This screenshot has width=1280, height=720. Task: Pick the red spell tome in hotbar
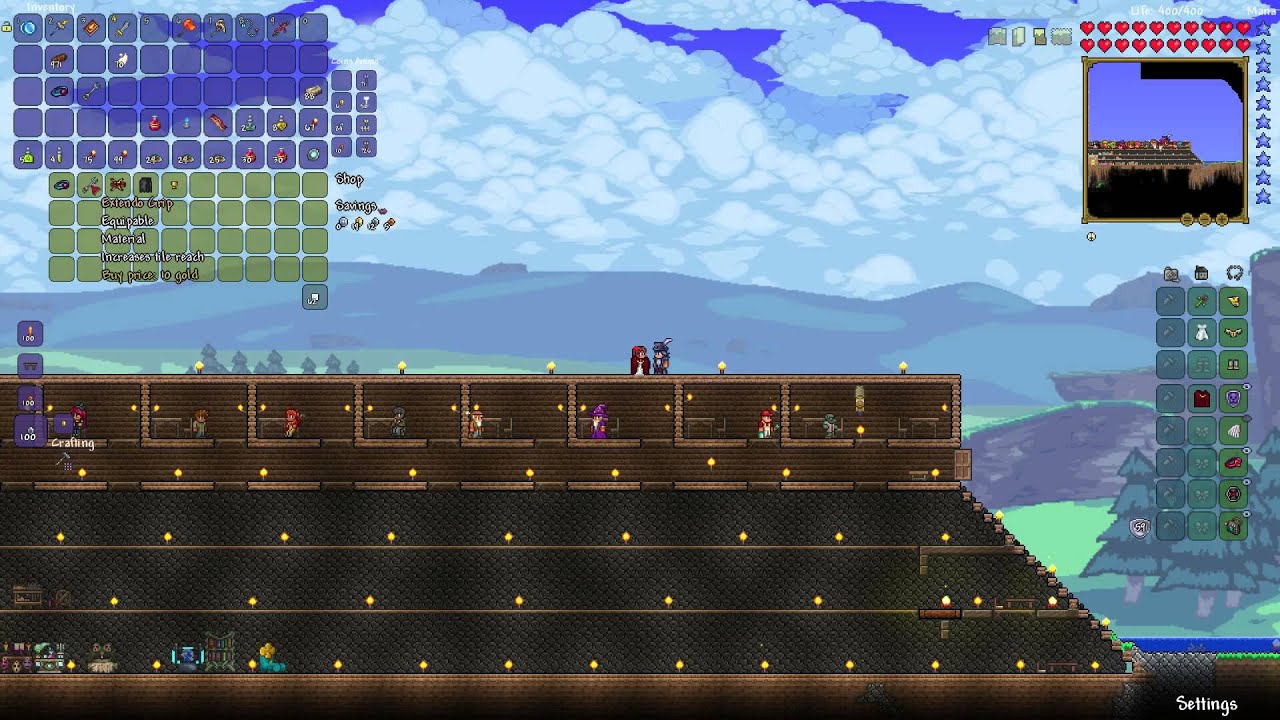coord(92,28)
